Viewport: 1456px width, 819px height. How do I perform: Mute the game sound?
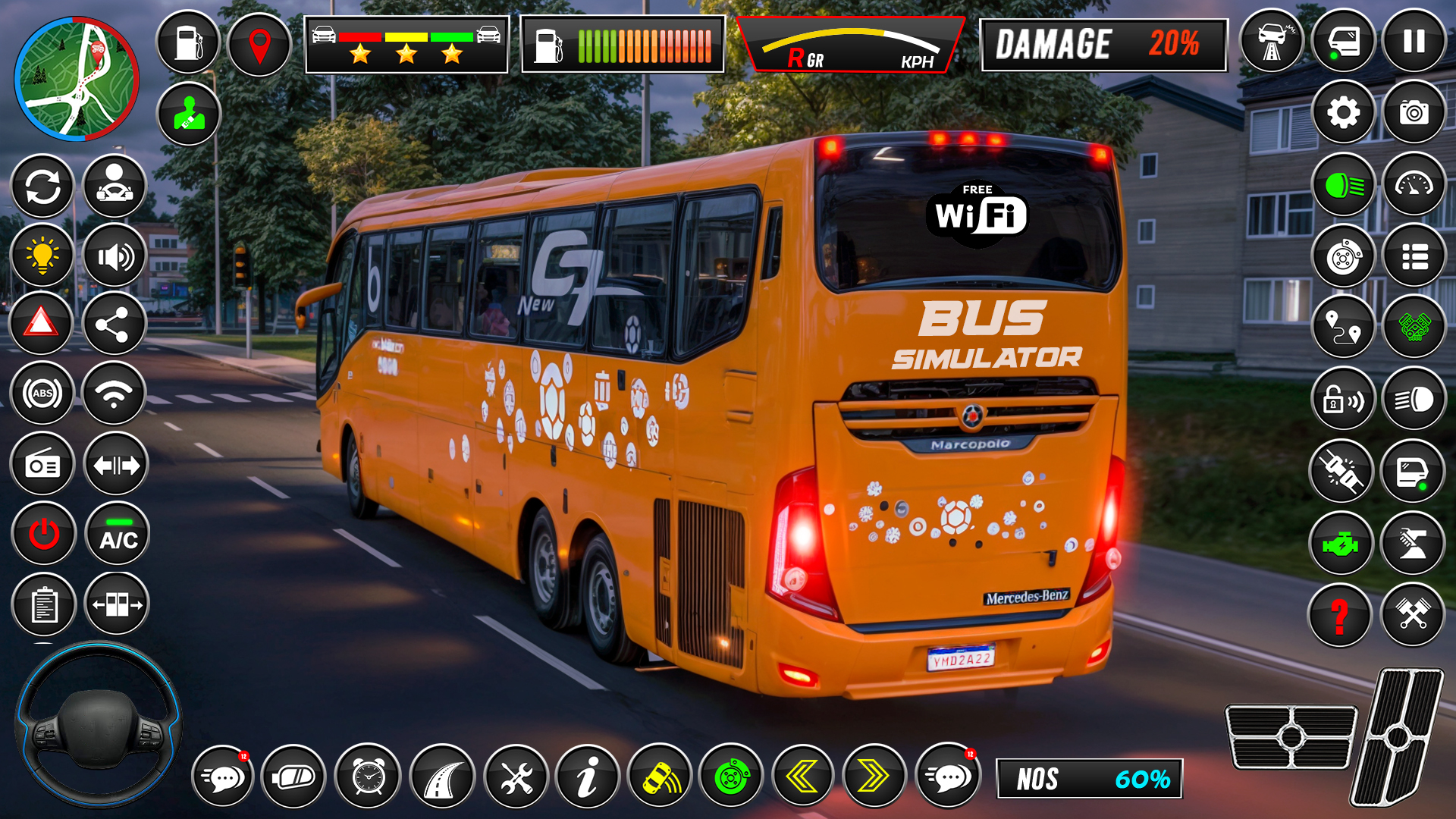coord(116,256)
